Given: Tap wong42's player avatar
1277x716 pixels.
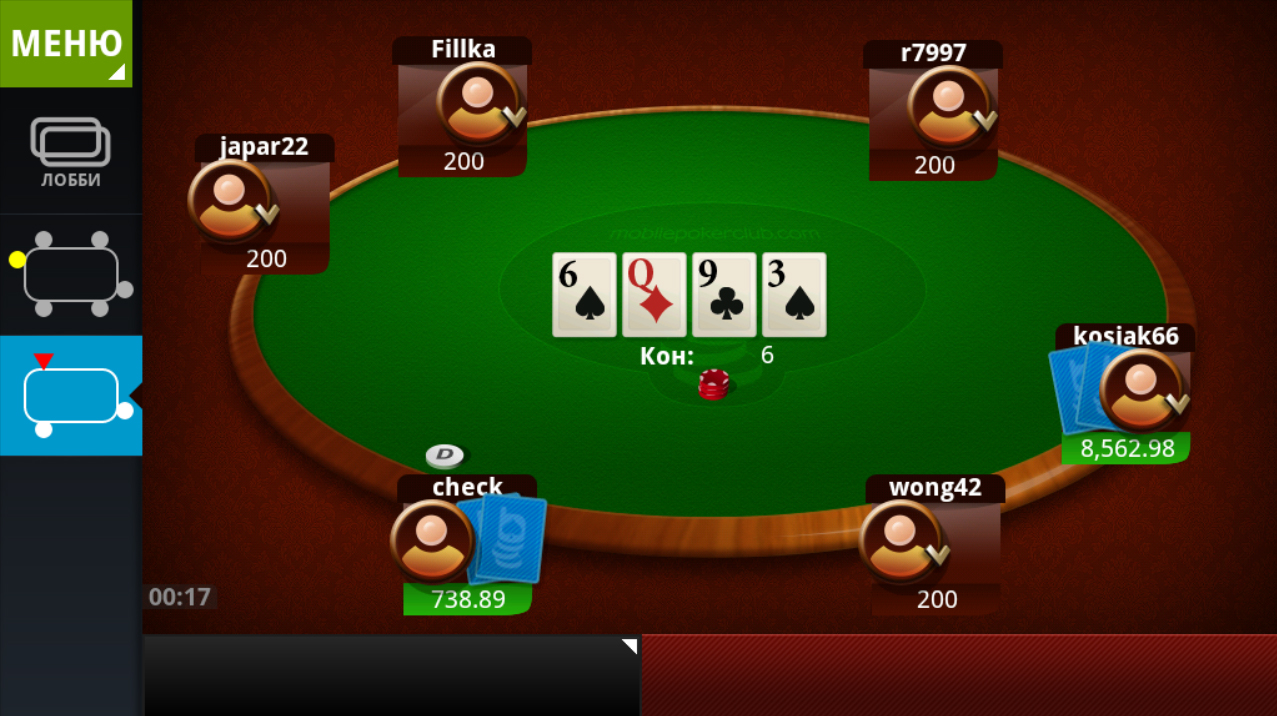Looking at the screenshot, I should [x=899, y=542].
